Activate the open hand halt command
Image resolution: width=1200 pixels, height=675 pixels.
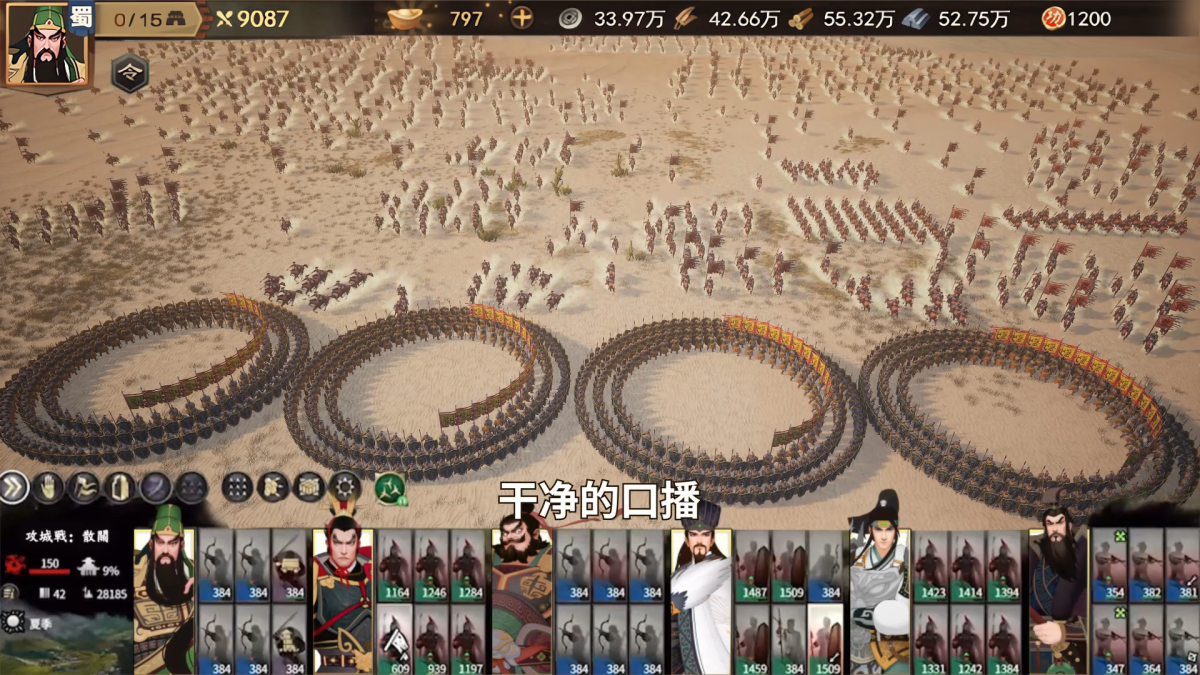[48, 487]
